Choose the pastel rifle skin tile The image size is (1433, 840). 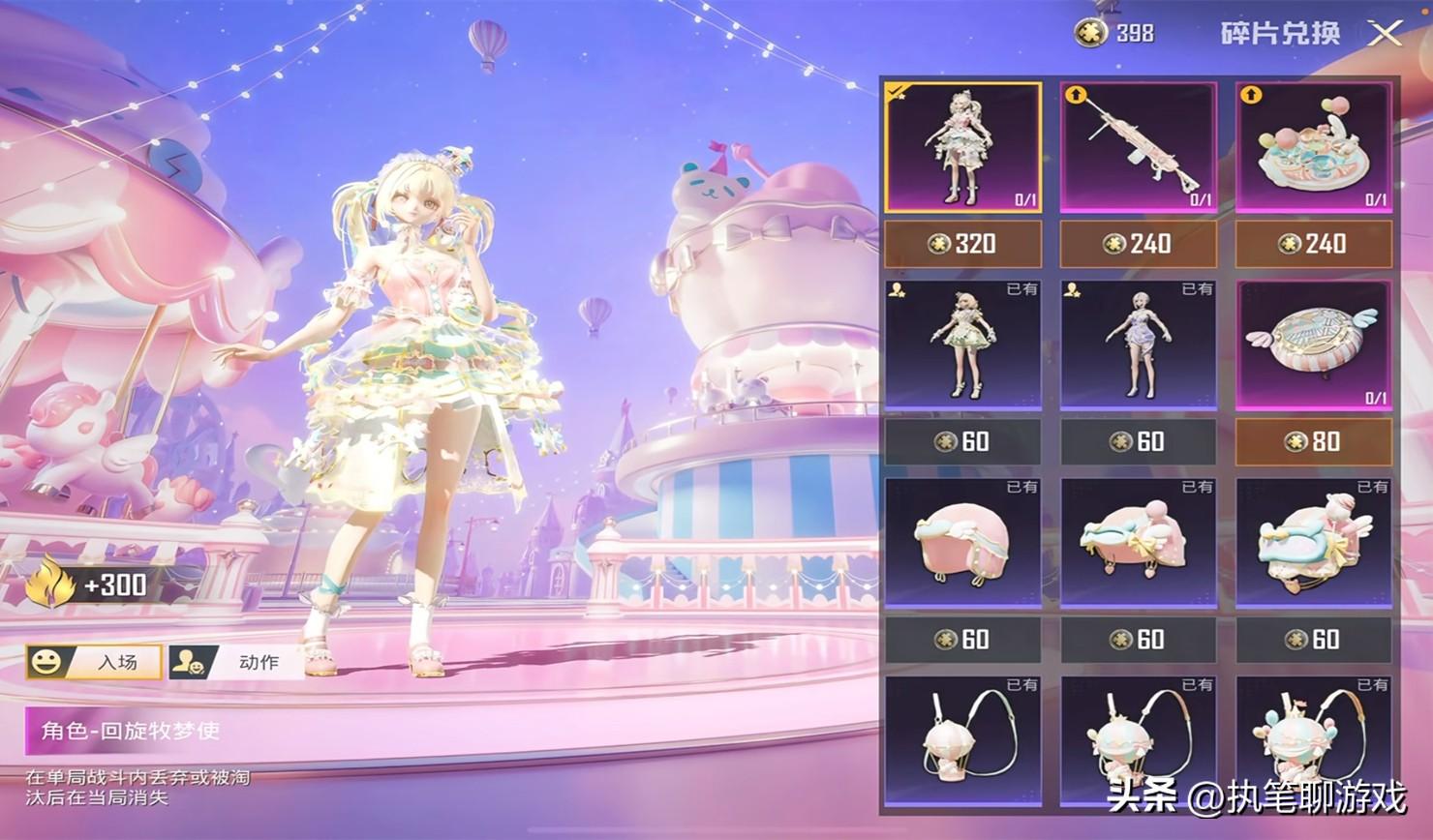pos(1139,147)
